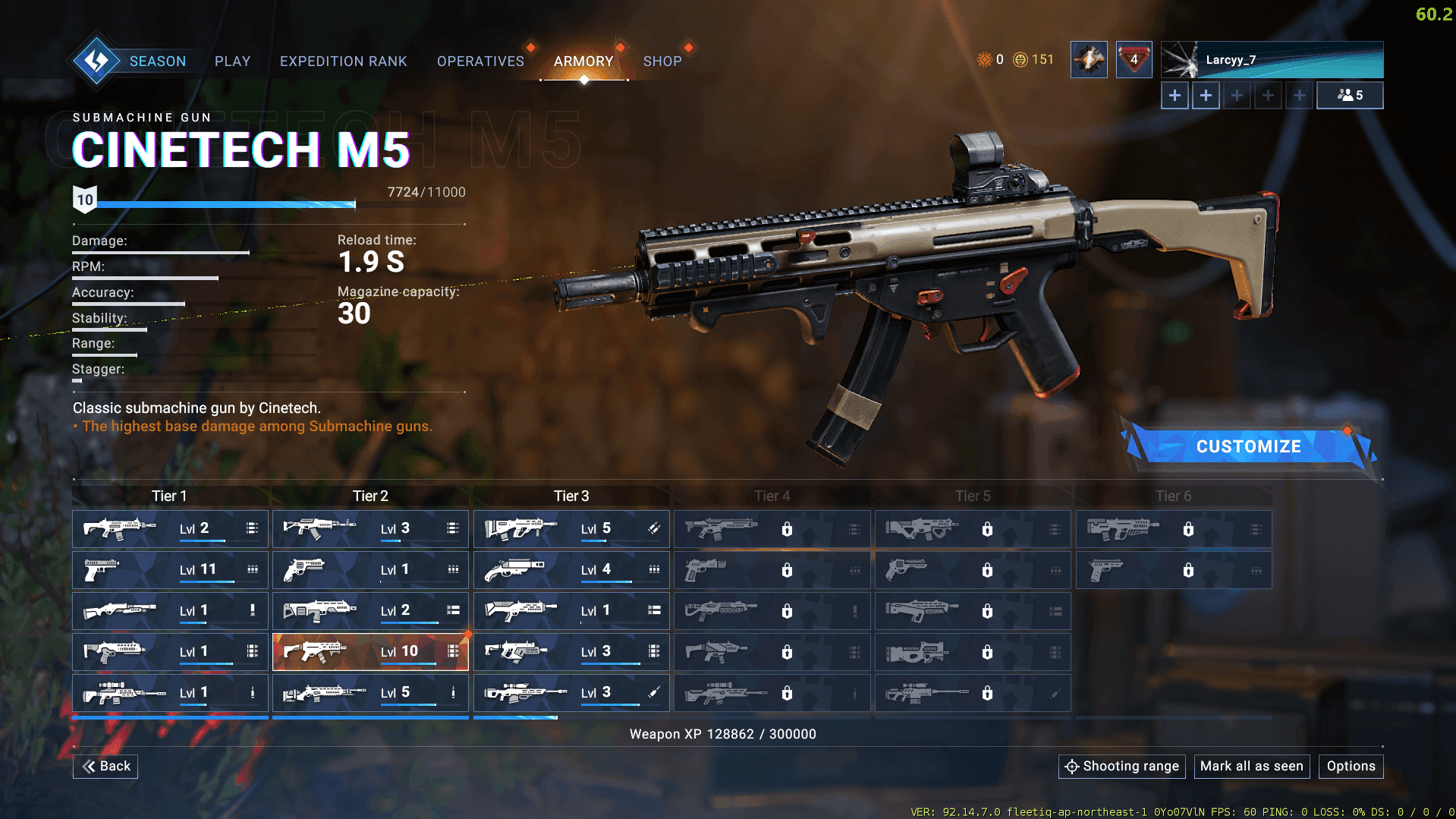Open the Shop tab
This screenshot has height=819, width=1456.
click(662, 61)
